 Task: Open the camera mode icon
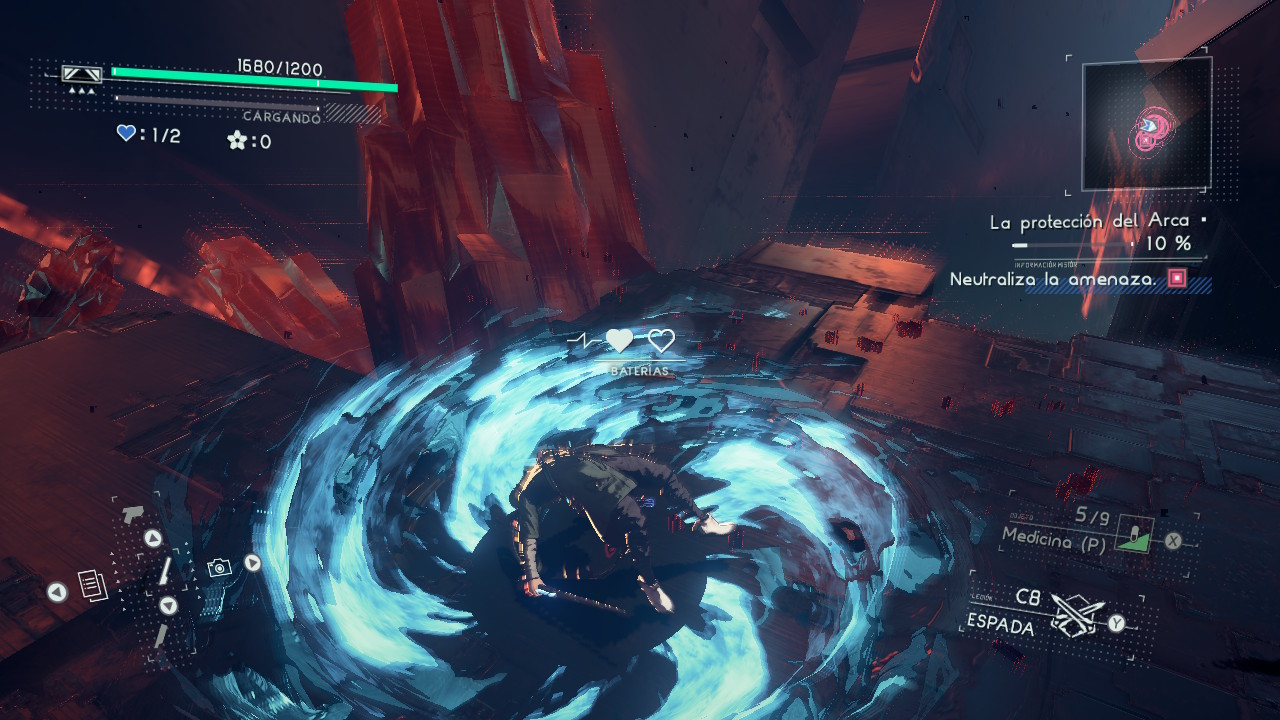coord(219,567)
